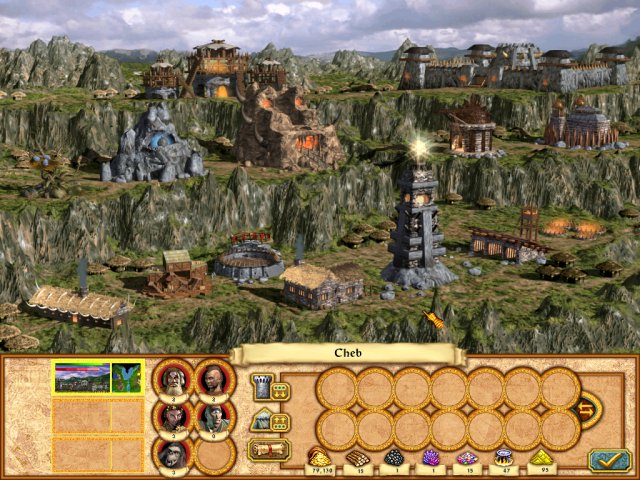This screenshot has width=640, height=480.
Task: Confirm and exit with the checkmark button
Action: point(607,459)
